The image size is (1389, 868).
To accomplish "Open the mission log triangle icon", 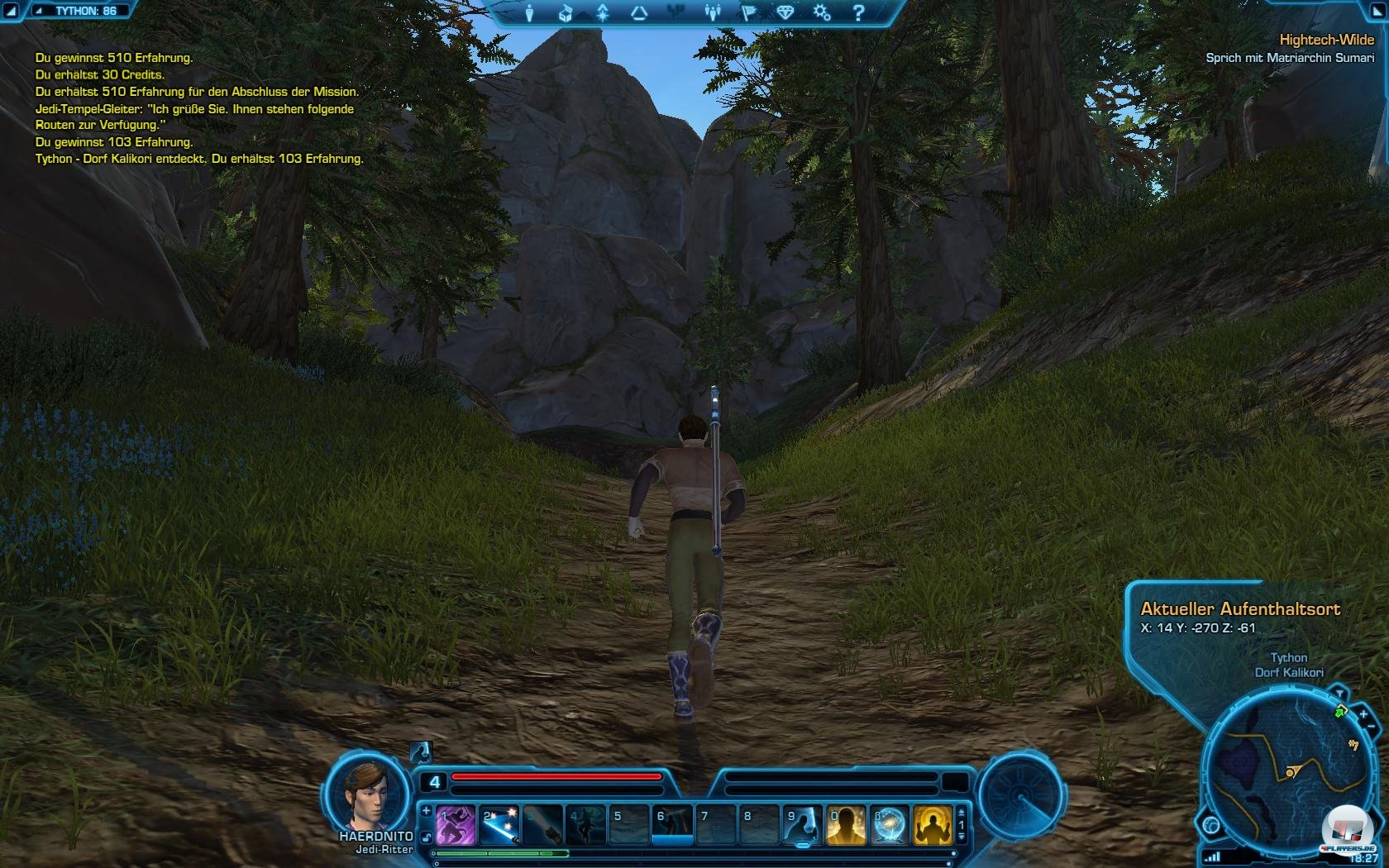I will (x=639, y=13).
